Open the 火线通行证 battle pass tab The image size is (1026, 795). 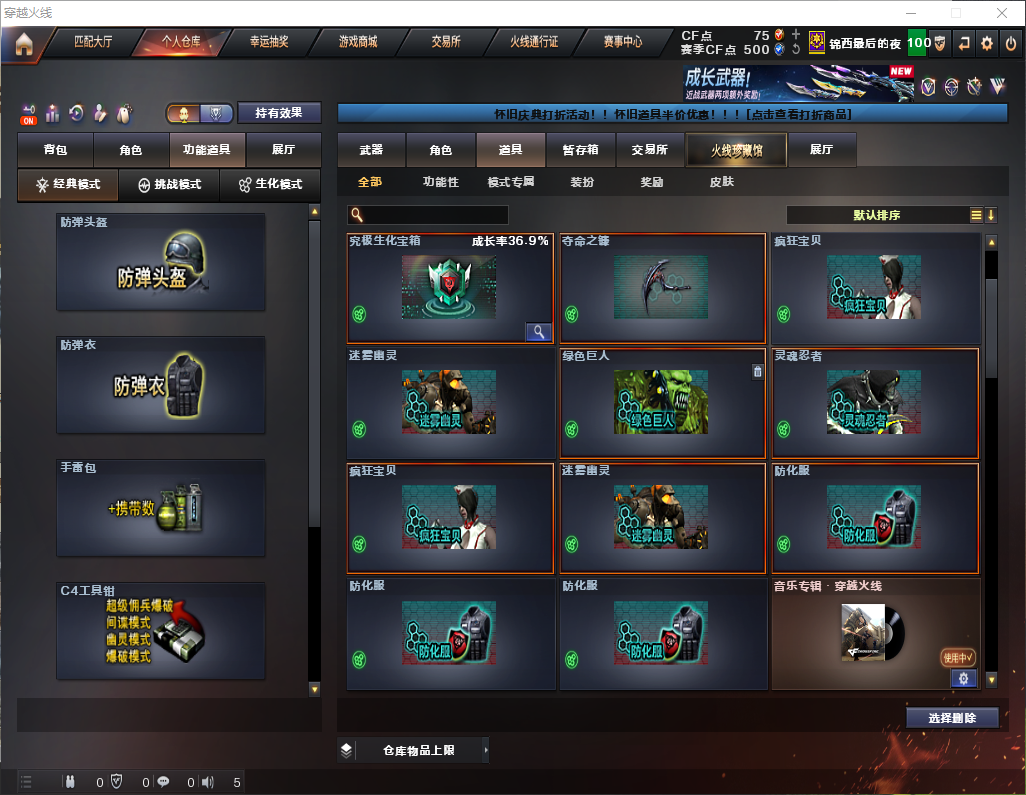point(534,42)
